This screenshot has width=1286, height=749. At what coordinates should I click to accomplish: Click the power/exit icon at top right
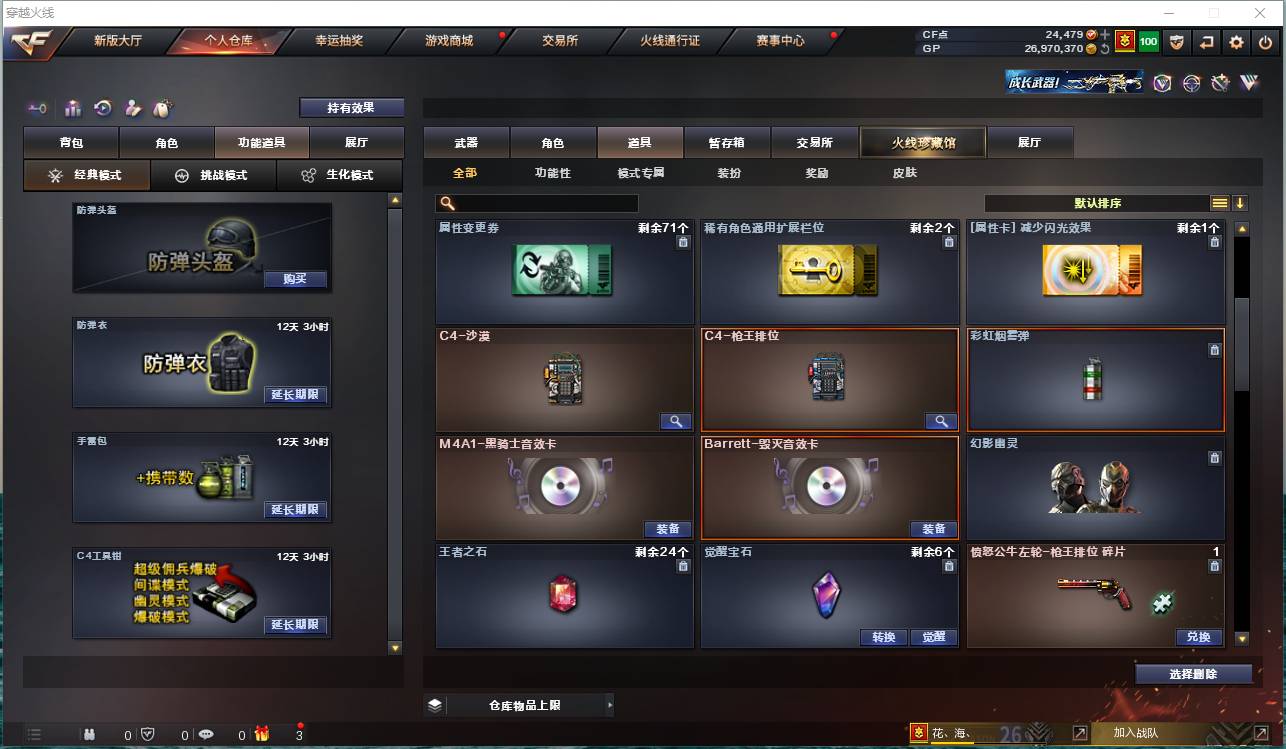1263,43
